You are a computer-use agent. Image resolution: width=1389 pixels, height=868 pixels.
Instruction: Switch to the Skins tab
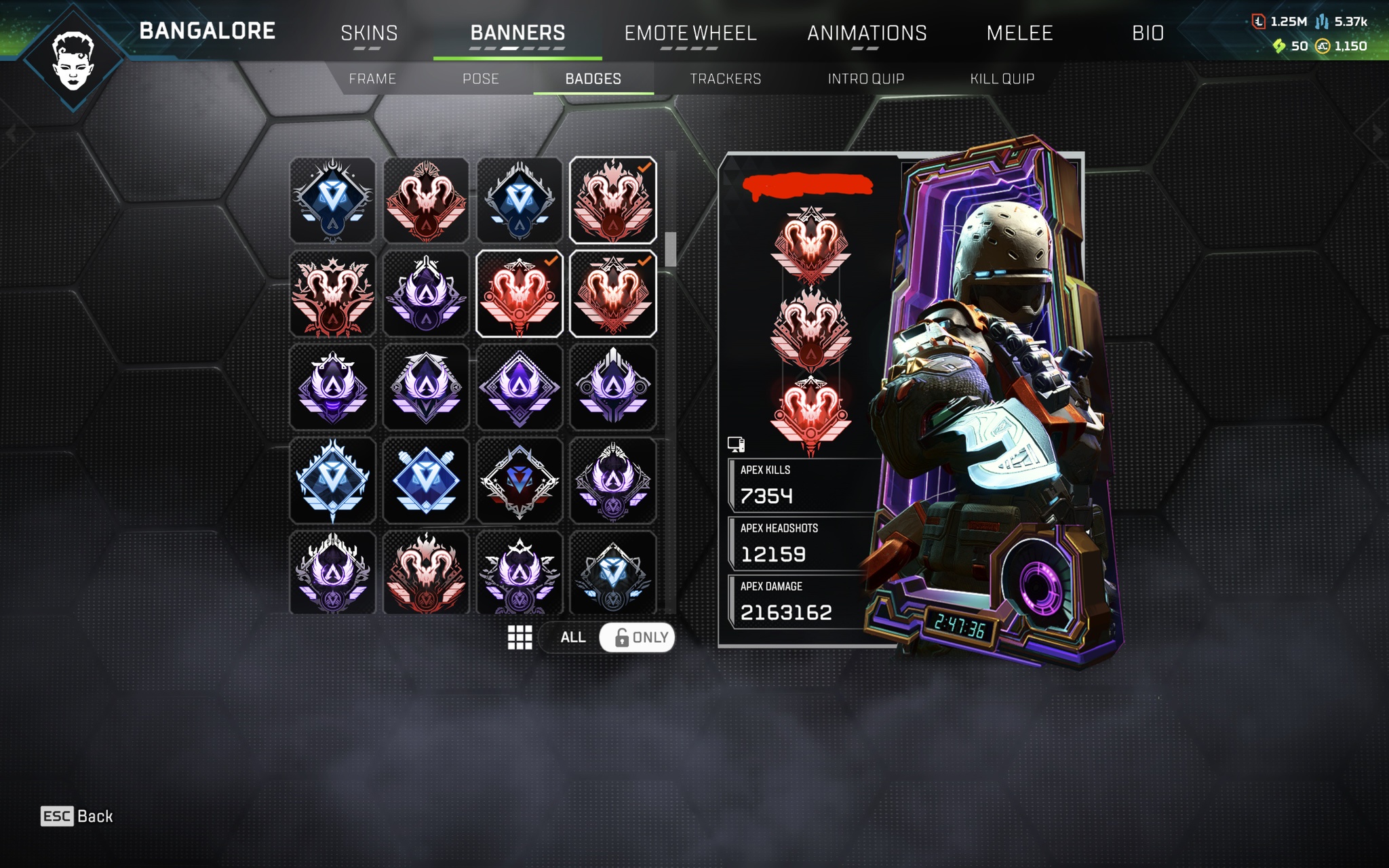(x=369, y=33)
